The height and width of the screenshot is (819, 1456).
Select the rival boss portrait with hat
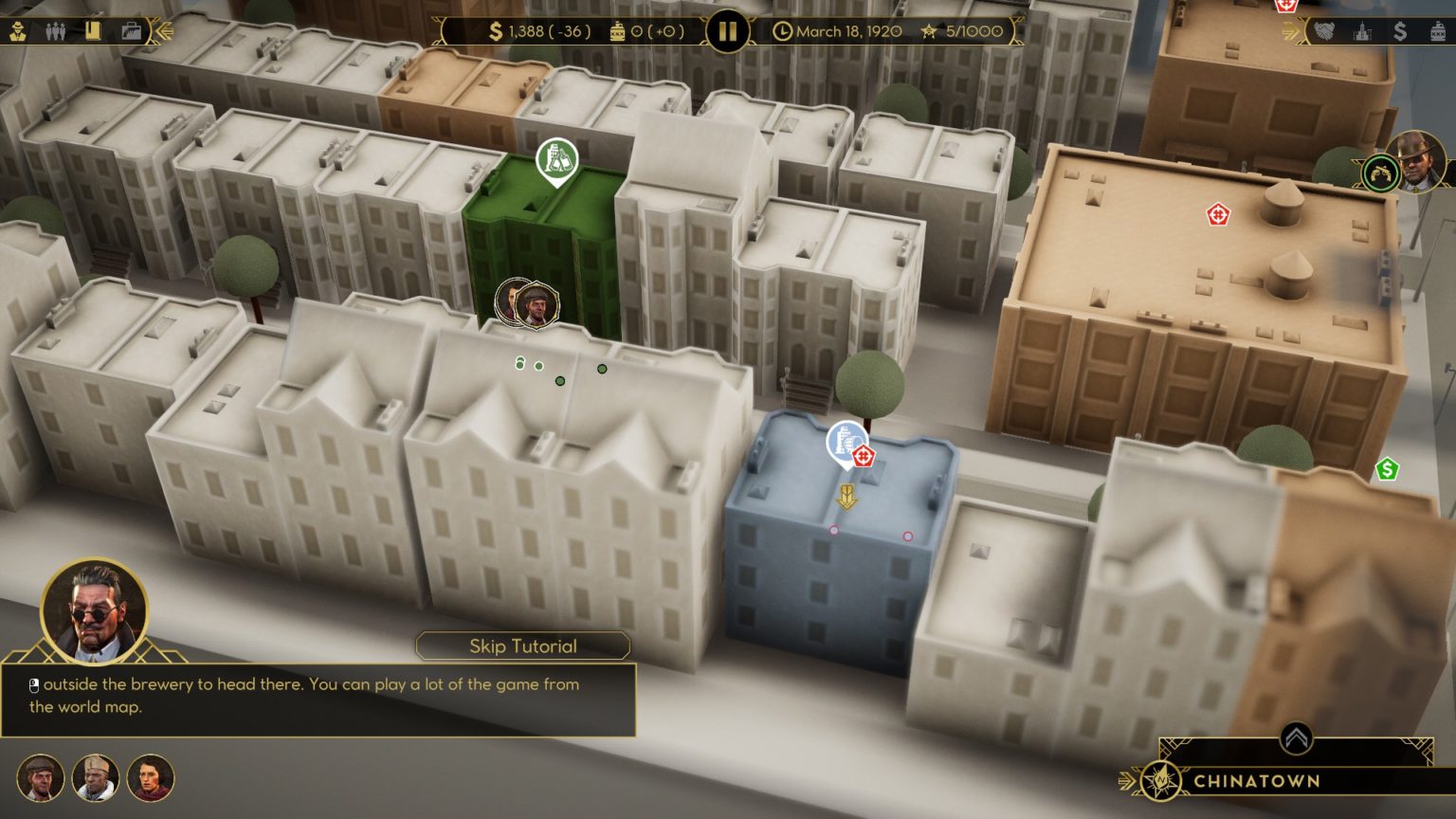(1416, 161)
